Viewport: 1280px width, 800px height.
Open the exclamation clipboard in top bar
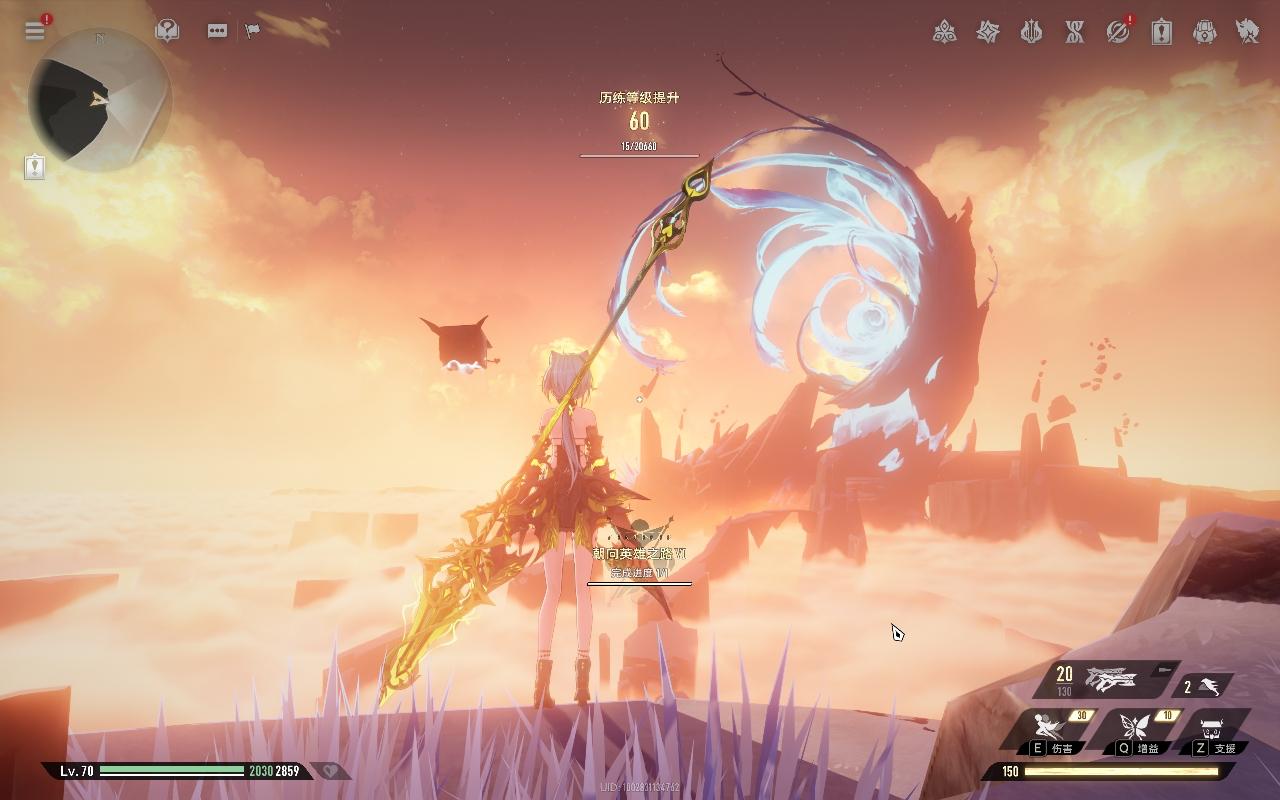[1161, 32]
